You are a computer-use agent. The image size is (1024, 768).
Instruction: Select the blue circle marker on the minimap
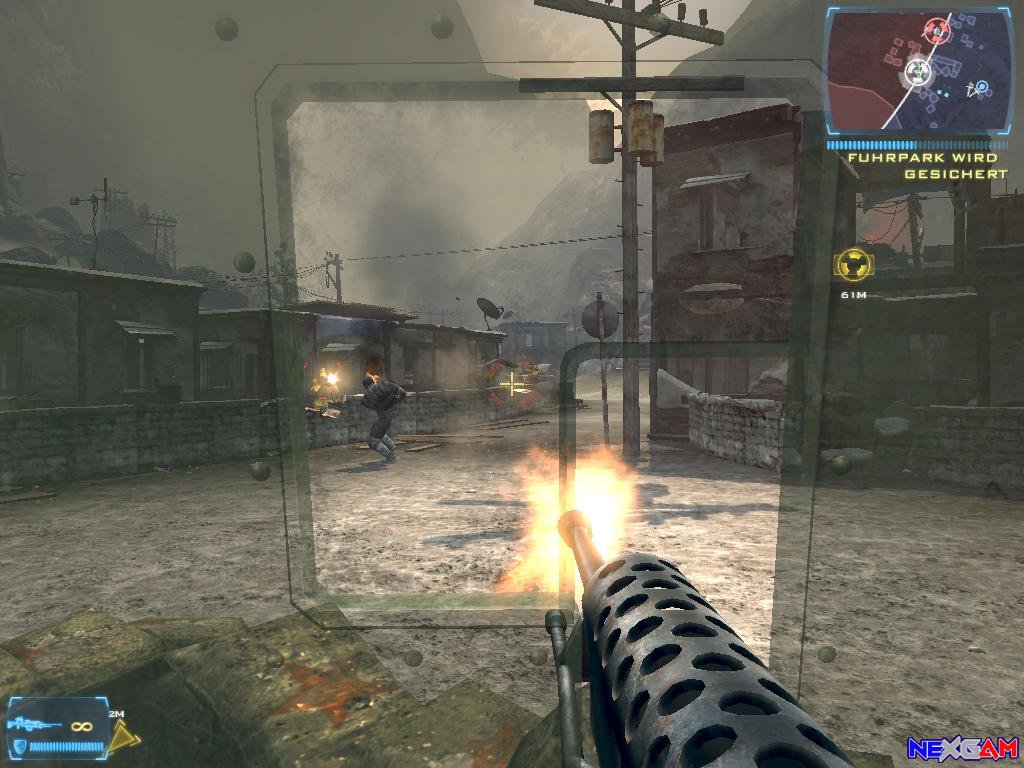click(982, 88)
